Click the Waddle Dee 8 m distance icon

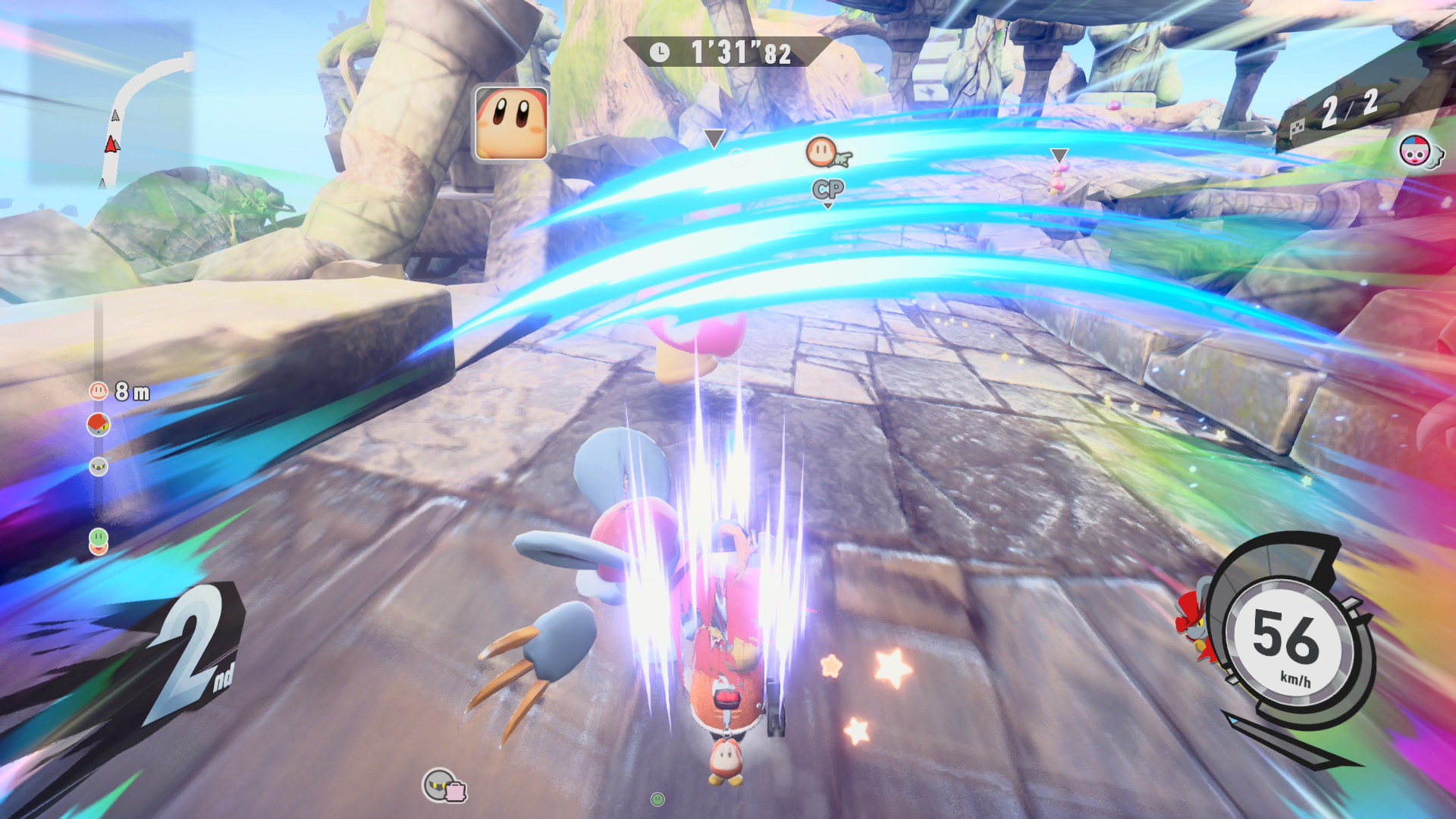pos(99,391)
